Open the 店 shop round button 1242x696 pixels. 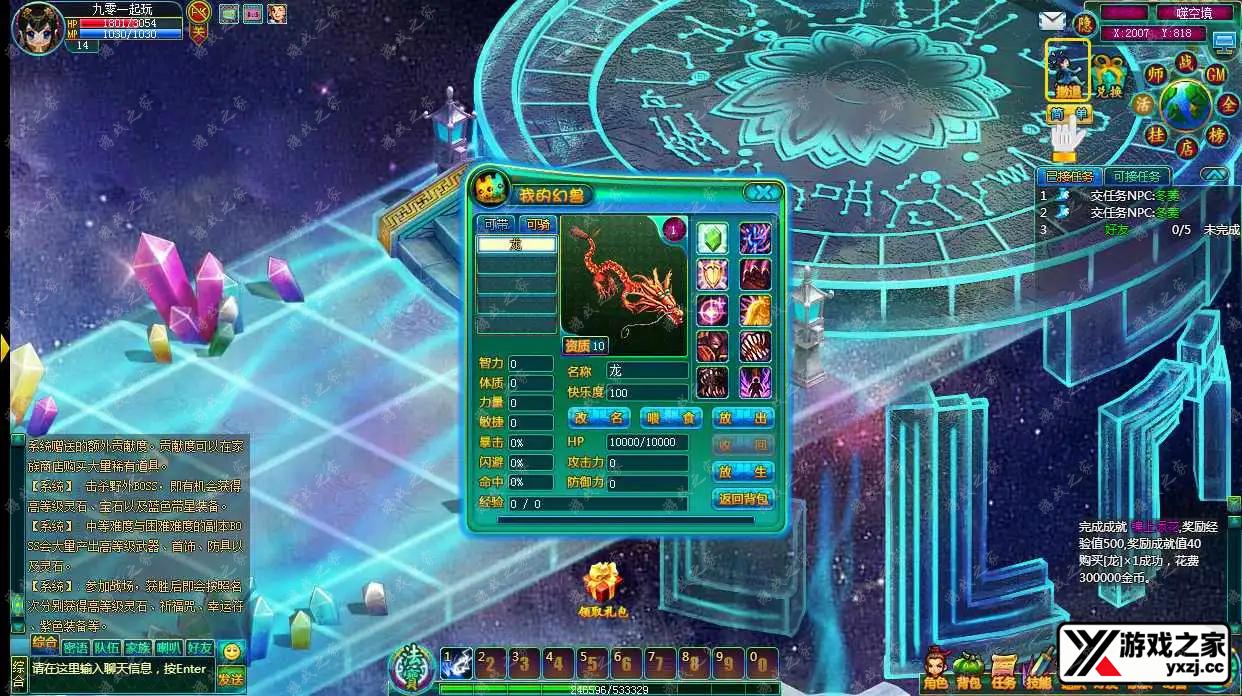[x=1186, y=148]
